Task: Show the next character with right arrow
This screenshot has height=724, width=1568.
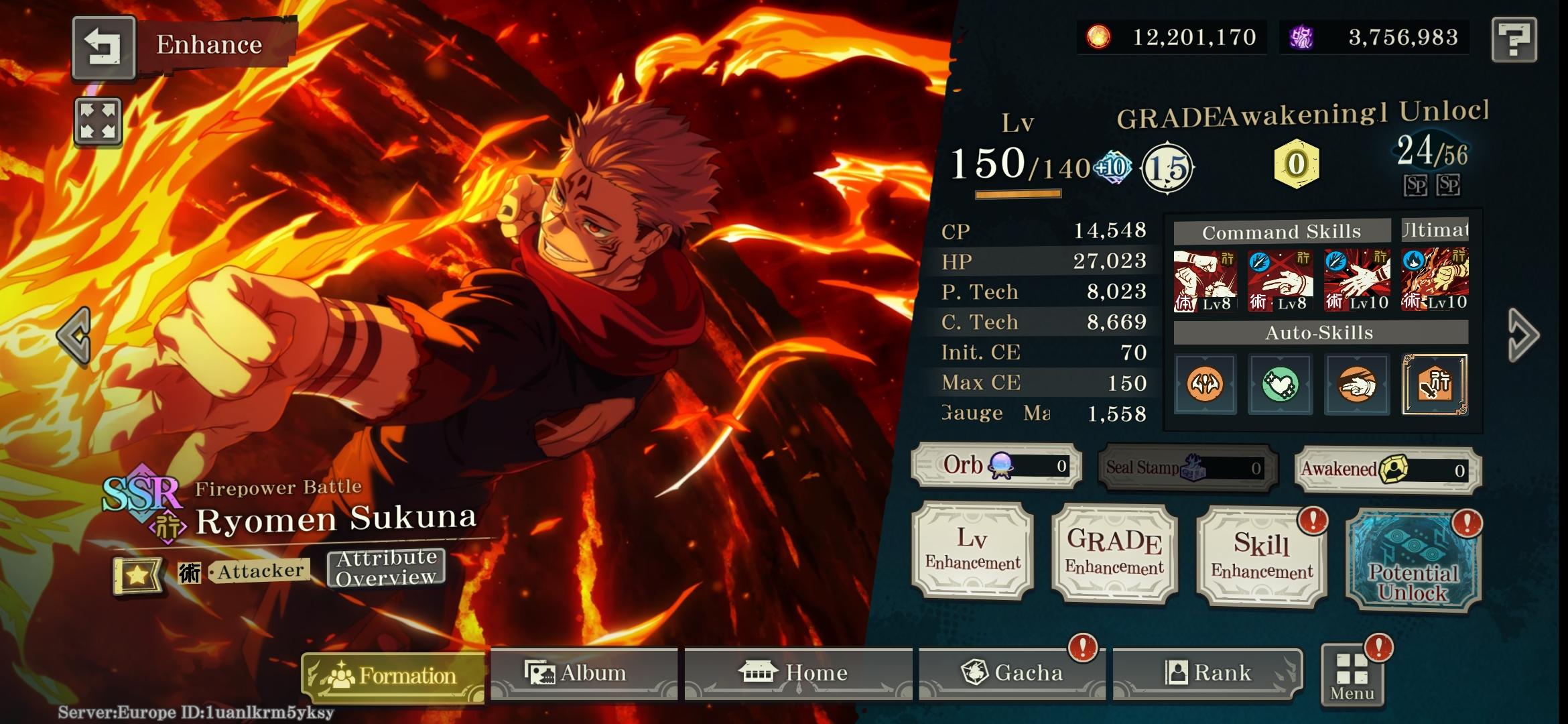Action: (1522, 335)
